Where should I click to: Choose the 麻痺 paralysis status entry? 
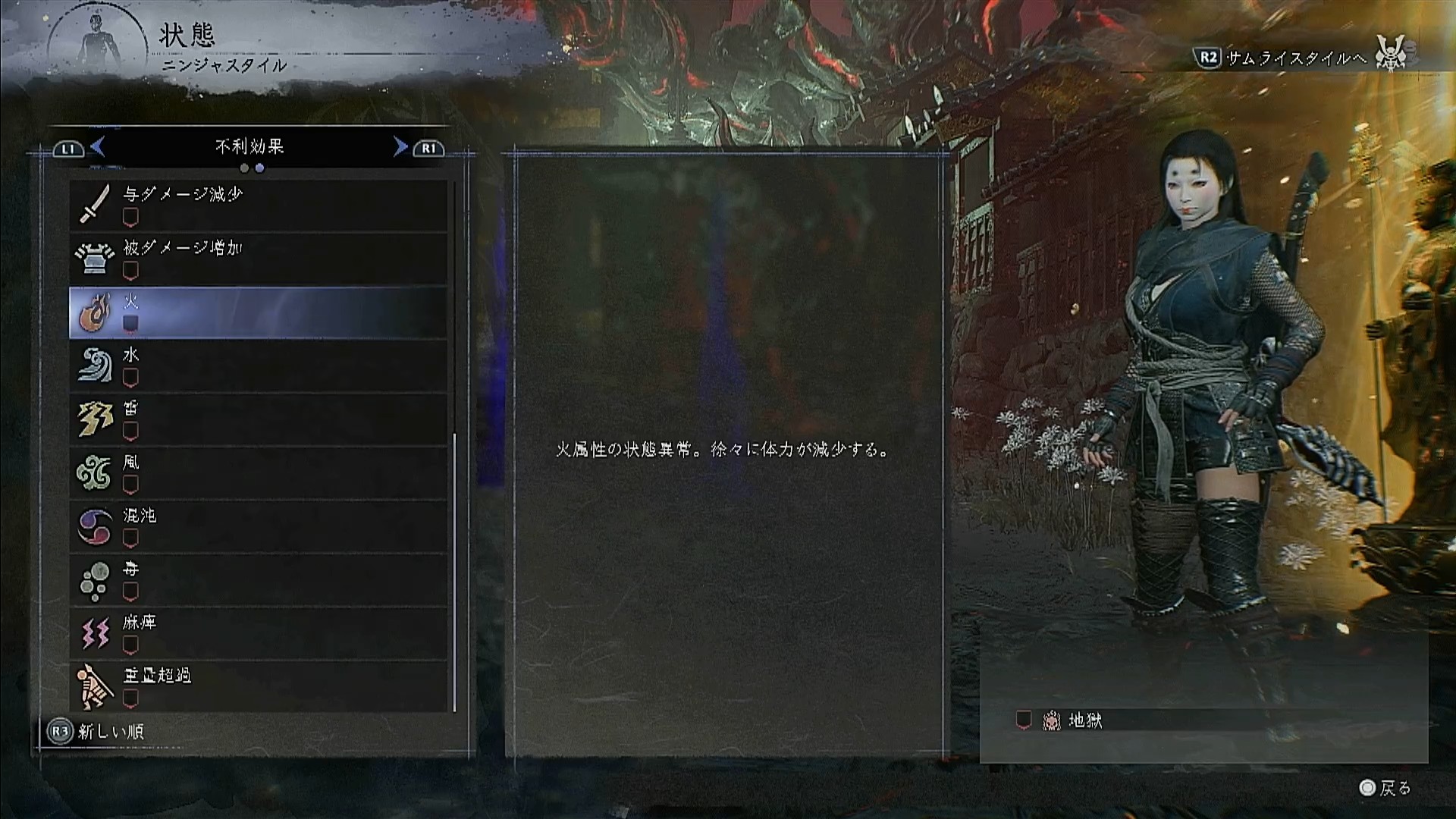tap(258, 633)
